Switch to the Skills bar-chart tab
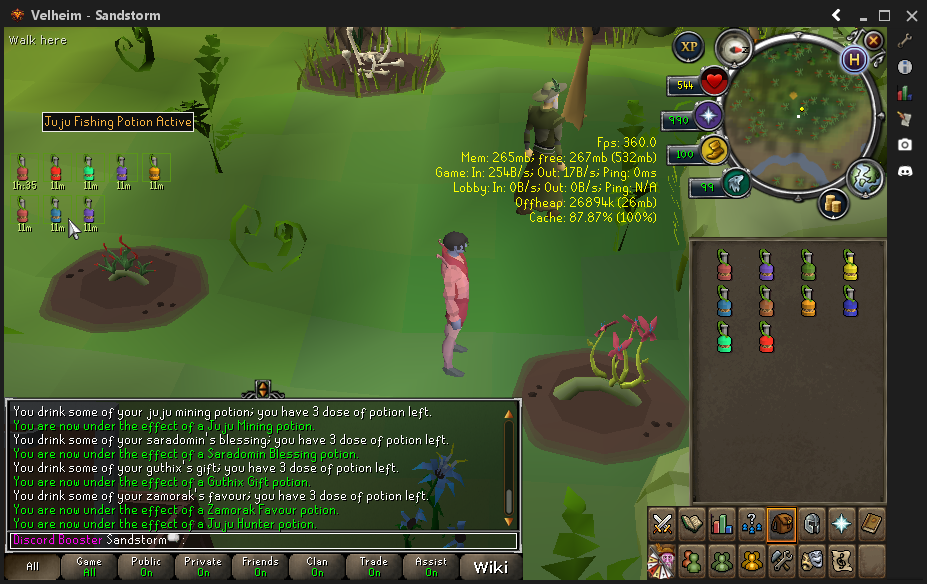Image resolution: width=927 pixels, height=584 pixels. point(721,523)
